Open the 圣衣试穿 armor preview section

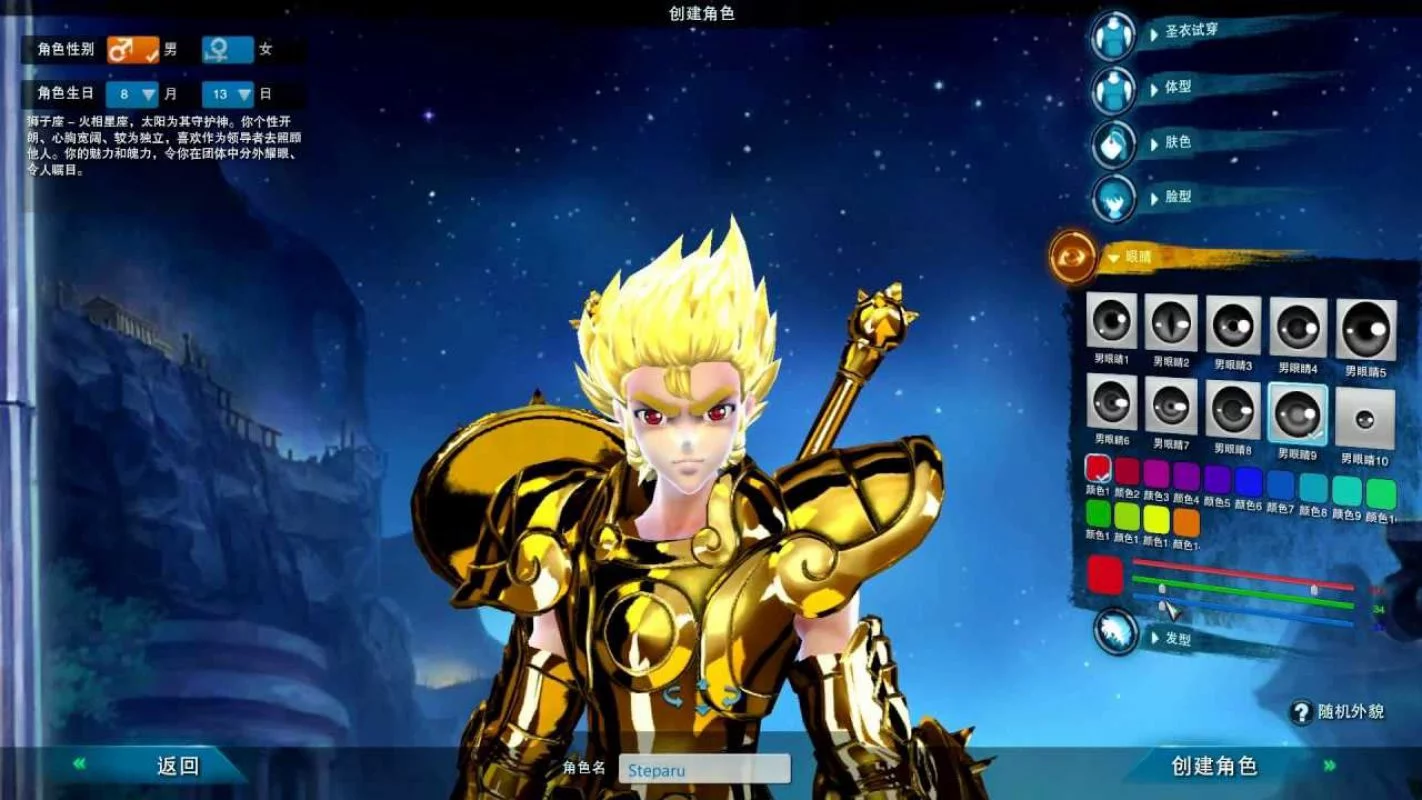[x=1113, y=34]
